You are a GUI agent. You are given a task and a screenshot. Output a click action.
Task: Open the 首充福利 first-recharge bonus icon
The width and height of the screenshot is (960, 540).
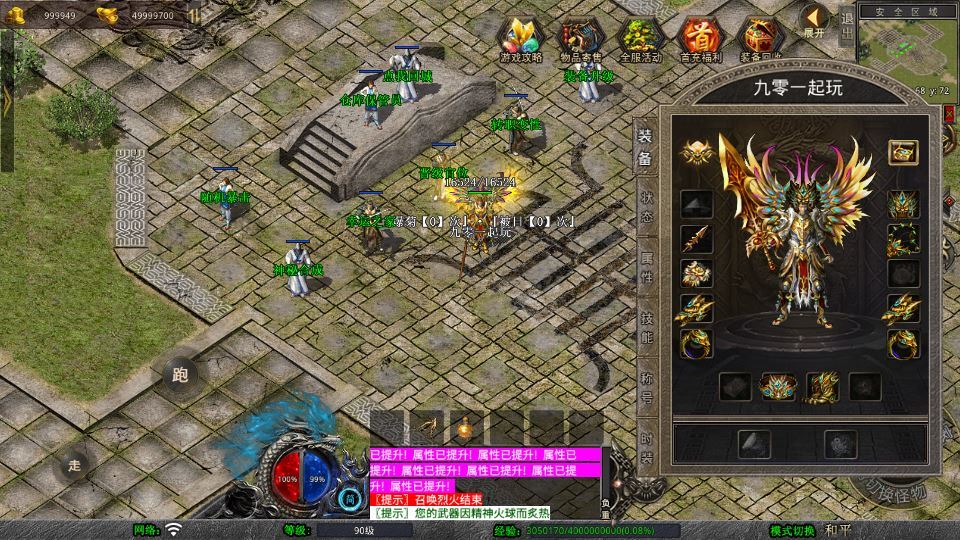[x=699, y=38]
